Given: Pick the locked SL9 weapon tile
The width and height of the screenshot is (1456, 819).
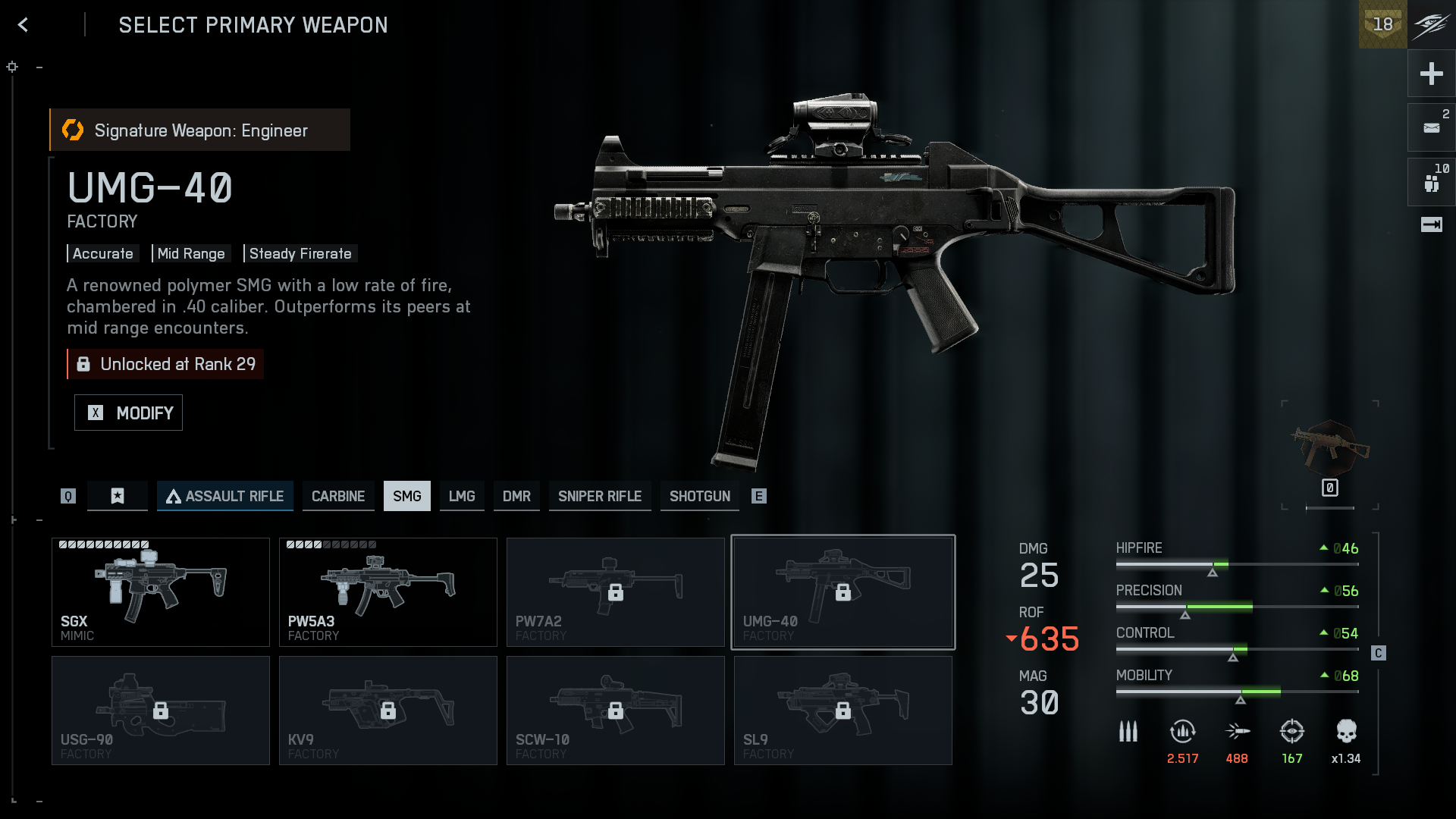Looking at the screenshot, I should click(x=843, y=711).
